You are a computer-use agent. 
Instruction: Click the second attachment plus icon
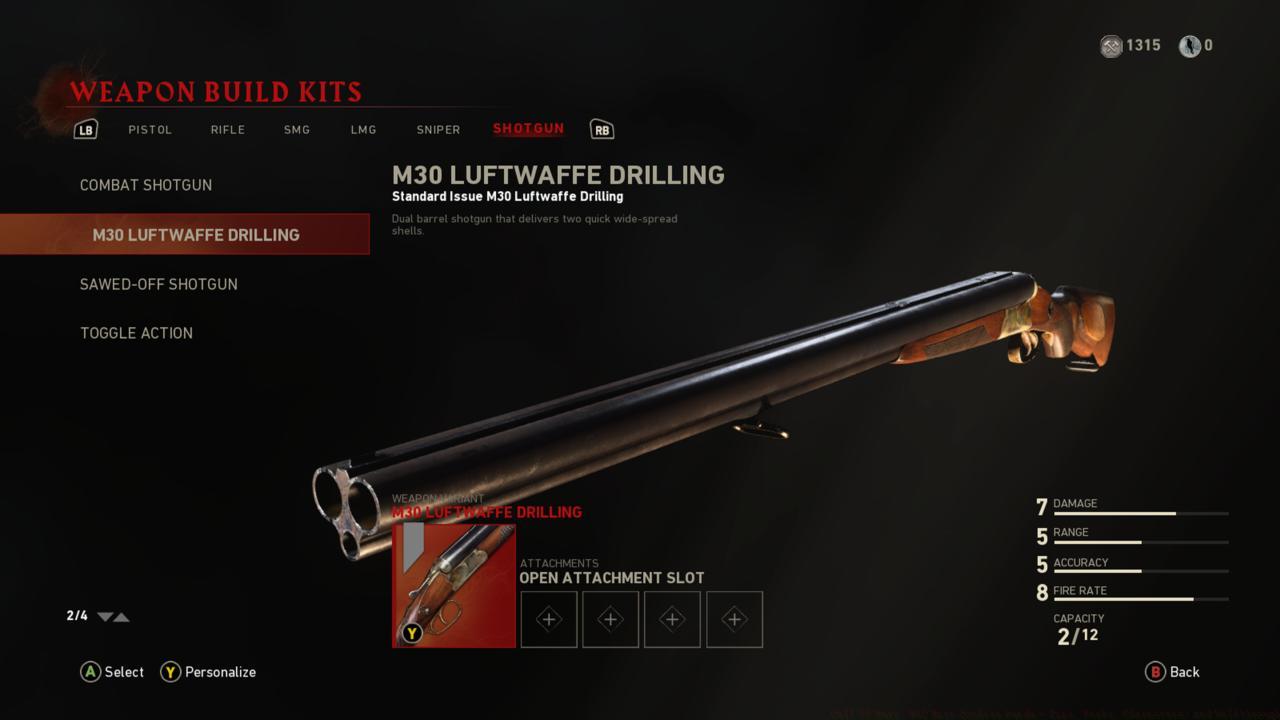[x=610, y=619]
